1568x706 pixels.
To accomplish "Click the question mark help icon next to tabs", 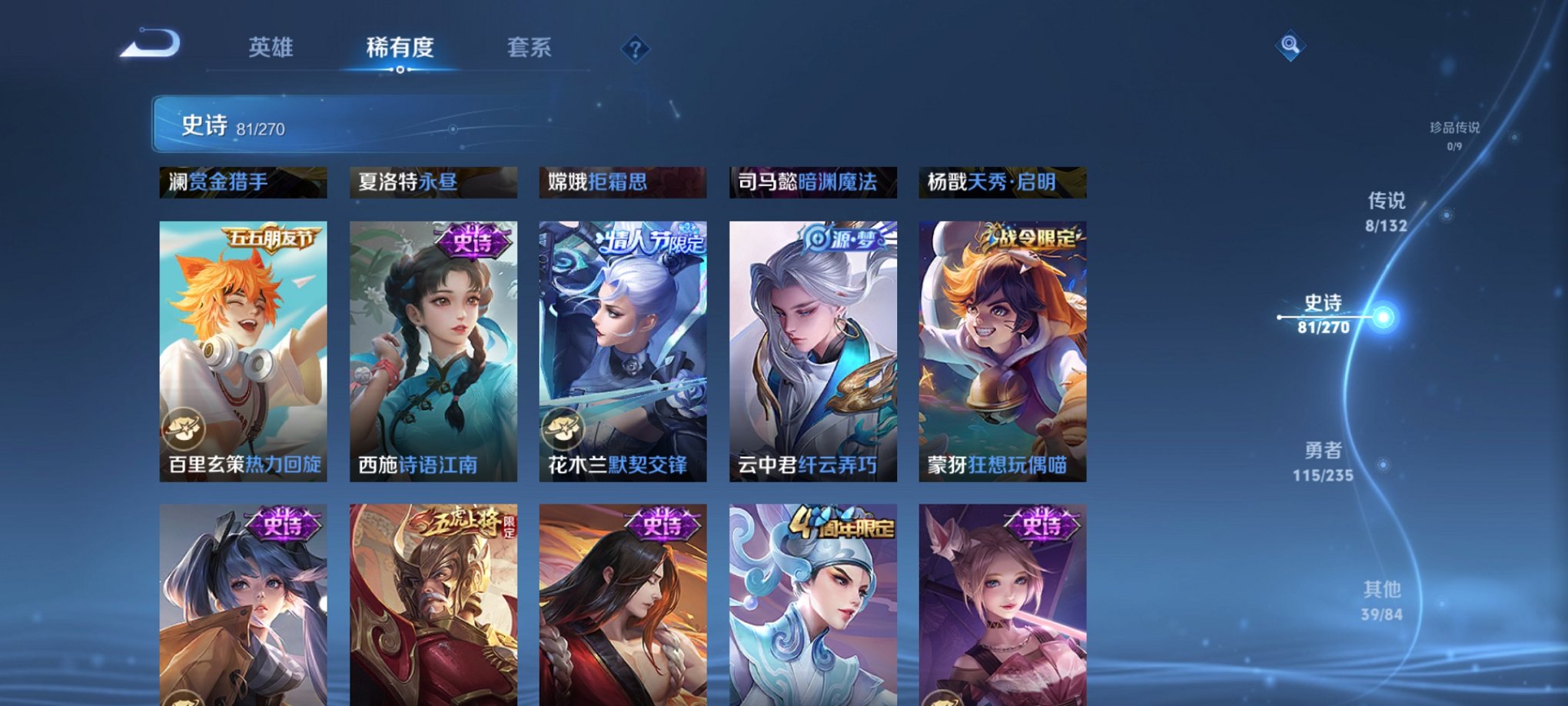I will [634, 50].
